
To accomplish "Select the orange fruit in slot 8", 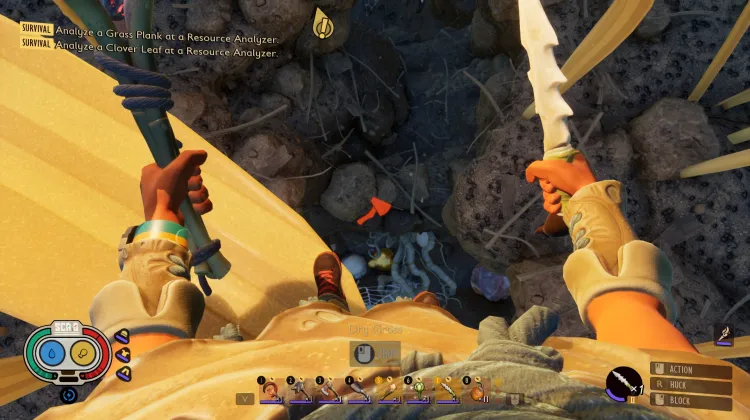I will (x=476, y=389).
